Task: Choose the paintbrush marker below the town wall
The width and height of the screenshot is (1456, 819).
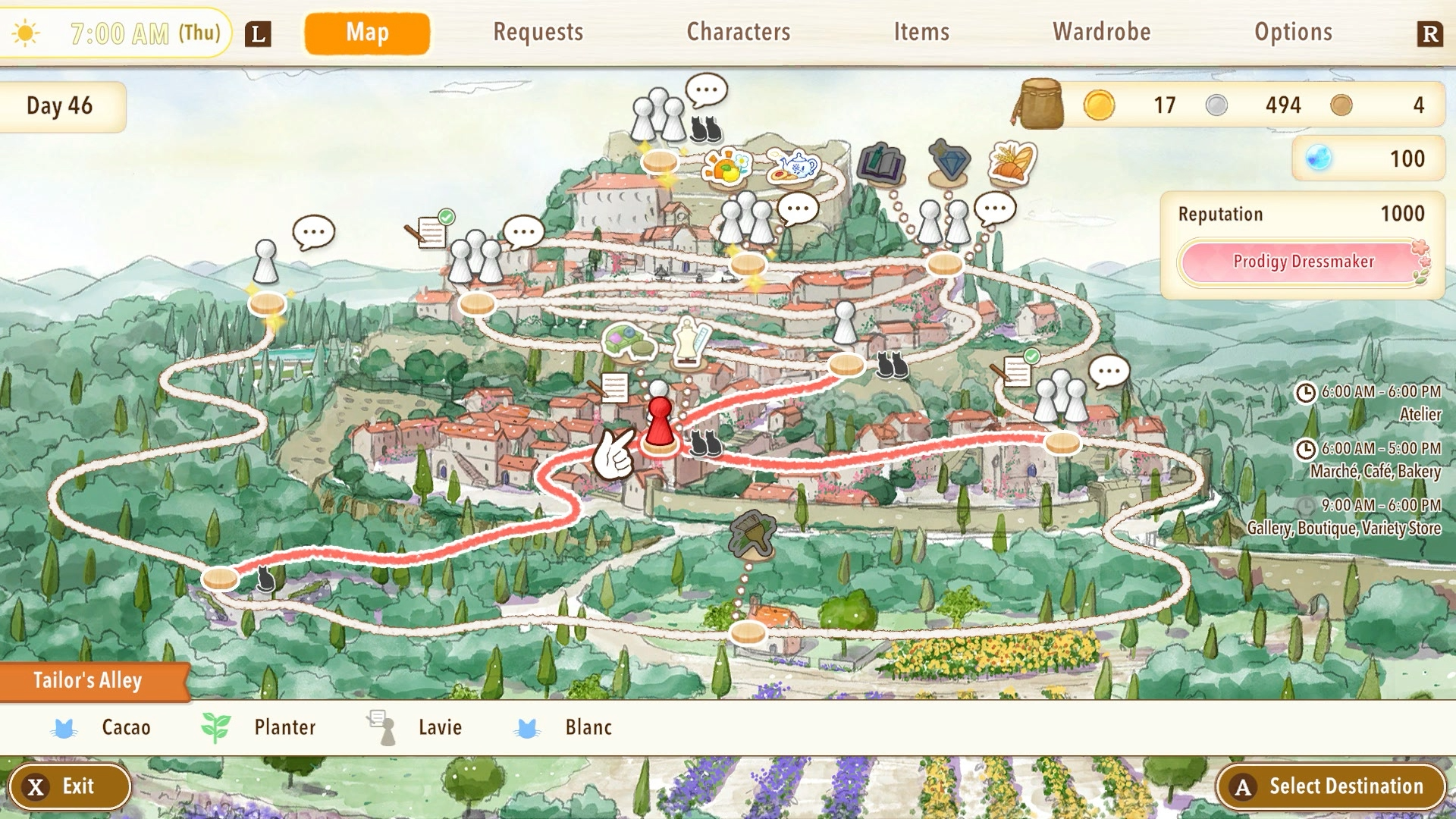Action: [x=752, y=535]
